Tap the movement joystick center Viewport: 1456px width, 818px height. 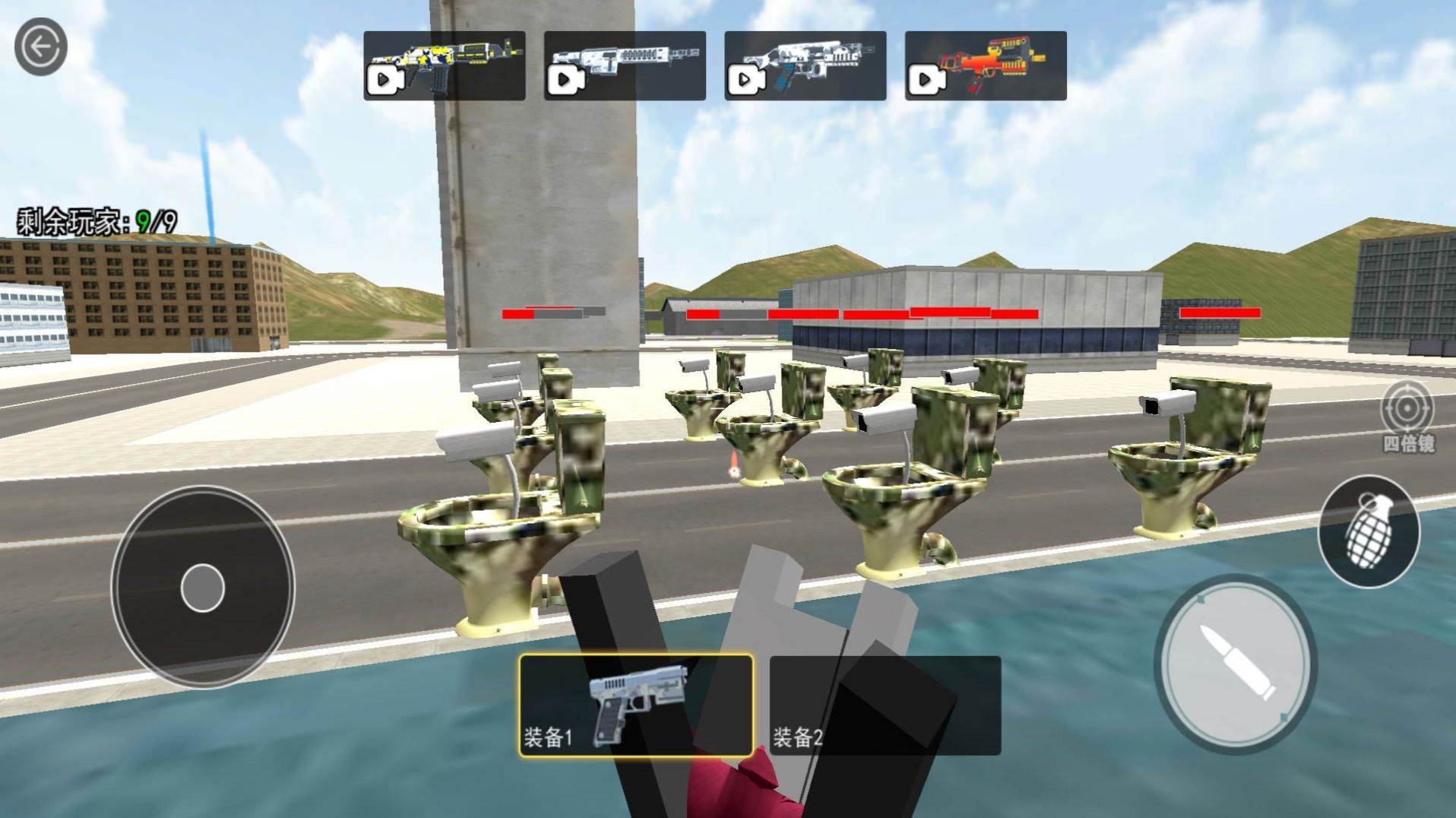[x=203, y=588]
